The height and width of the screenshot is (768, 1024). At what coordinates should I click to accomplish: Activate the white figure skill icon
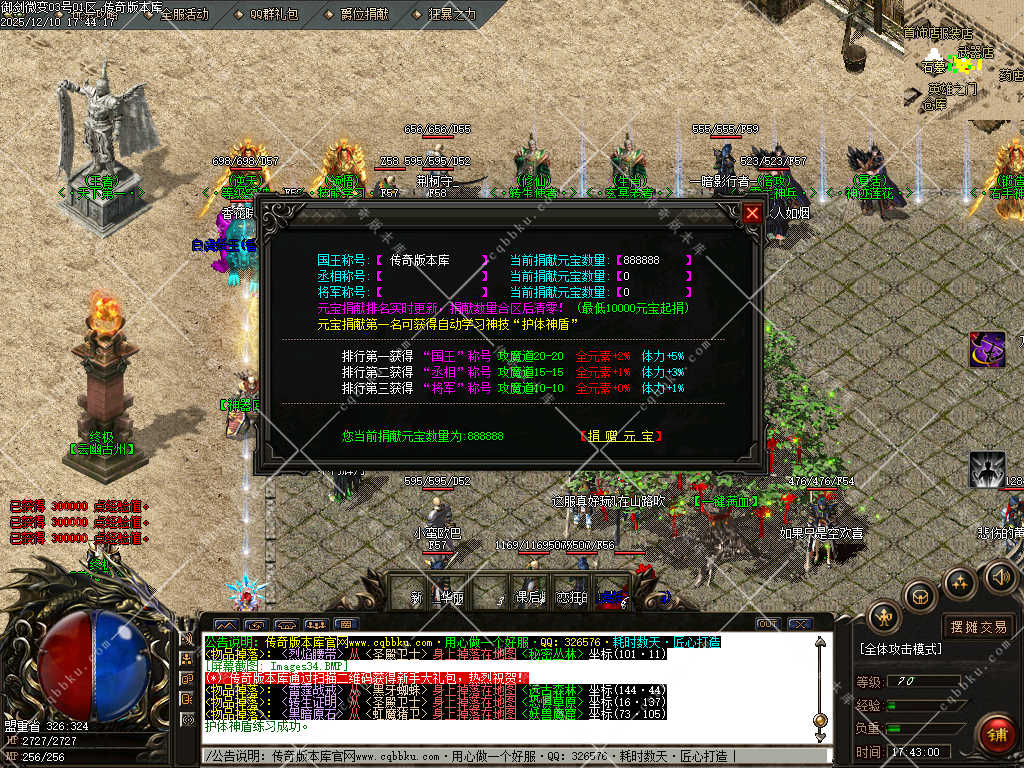point(987,469)
